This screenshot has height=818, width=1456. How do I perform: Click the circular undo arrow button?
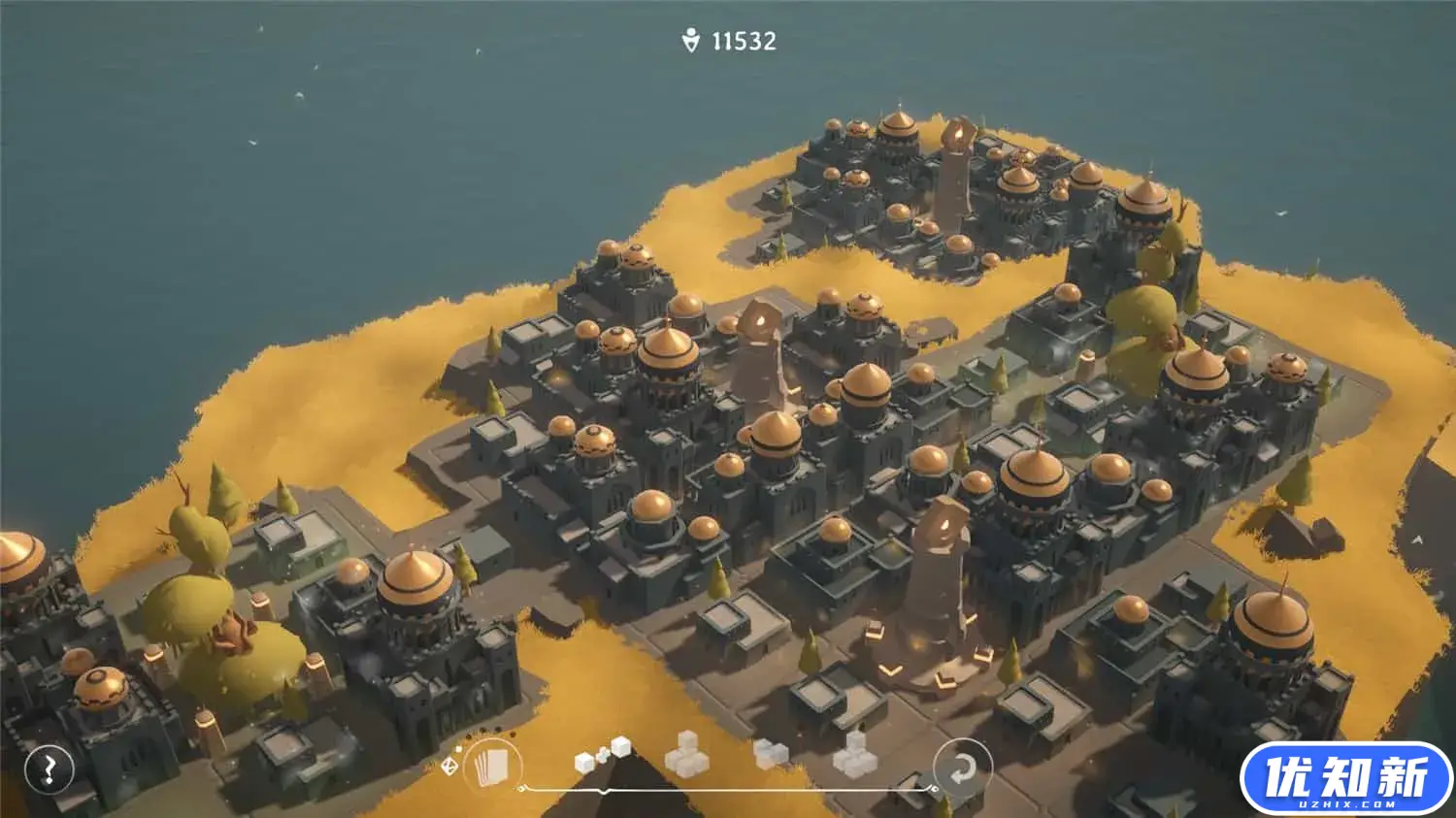click(x=962, y=769)
